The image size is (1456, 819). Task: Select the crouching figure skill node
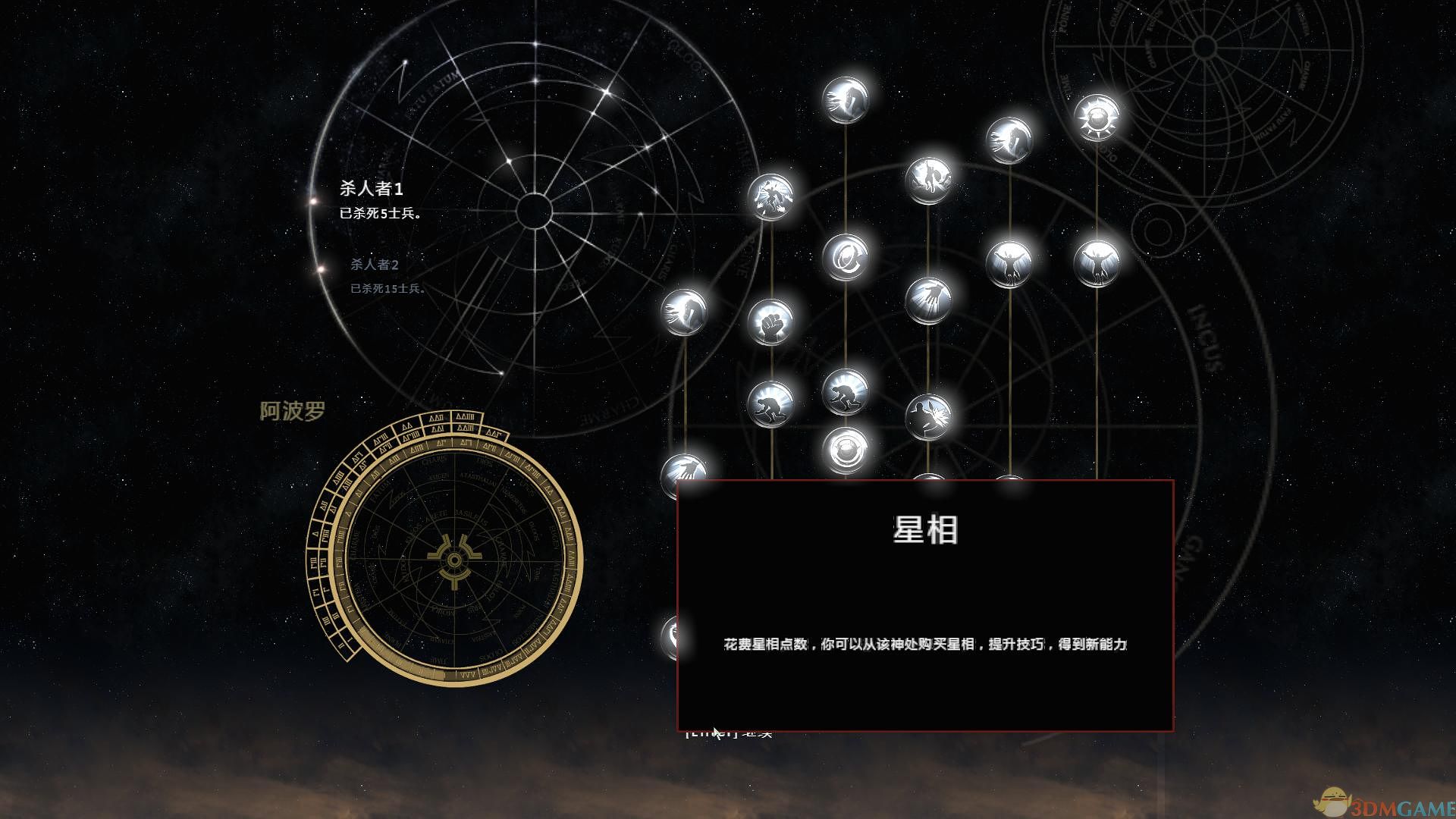pyautogui.click(x=770, y=403)
